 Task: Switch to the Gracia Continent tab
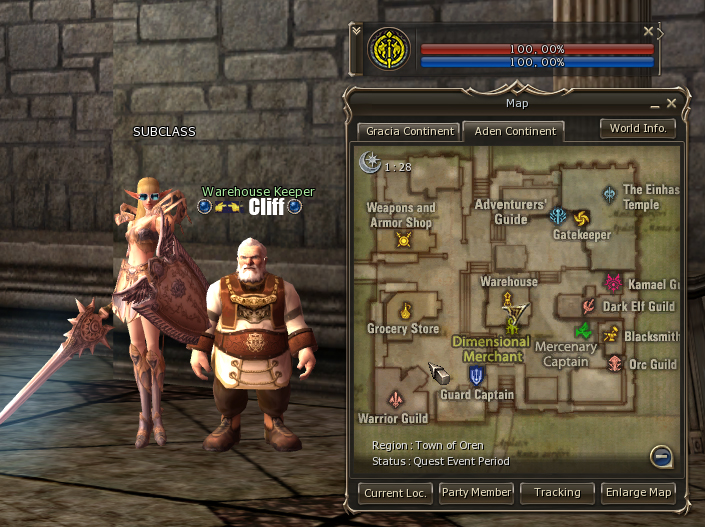[409, 131]
